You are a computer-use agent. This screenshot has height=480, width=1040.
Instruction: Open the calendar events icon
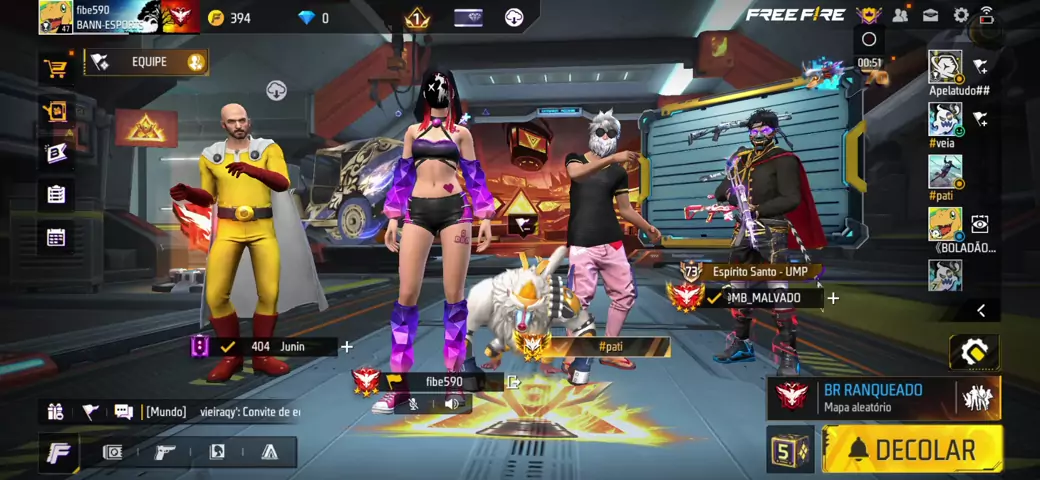[56, 237]
